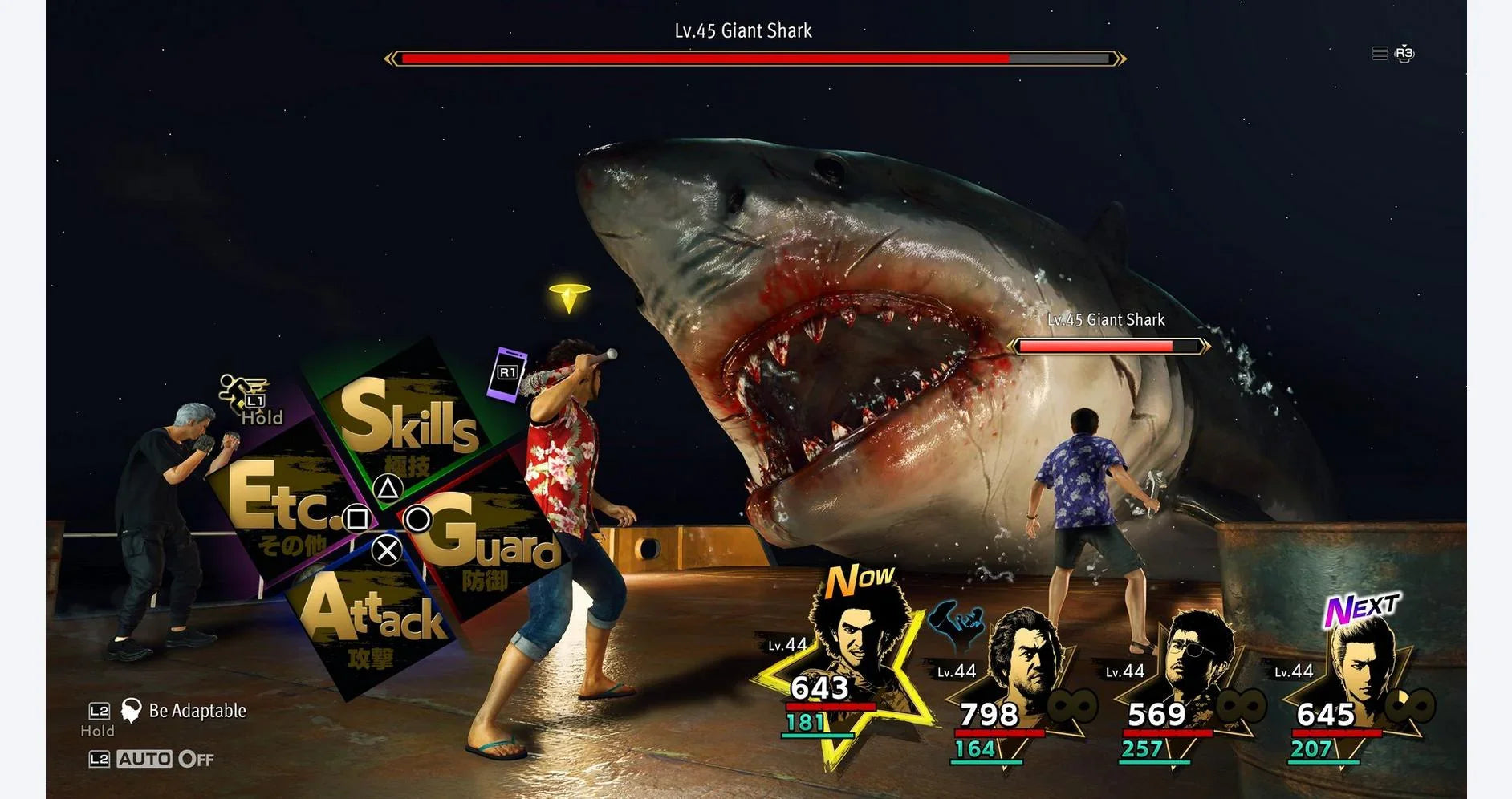Click the running figure escape icon

(x=242, y=391)
